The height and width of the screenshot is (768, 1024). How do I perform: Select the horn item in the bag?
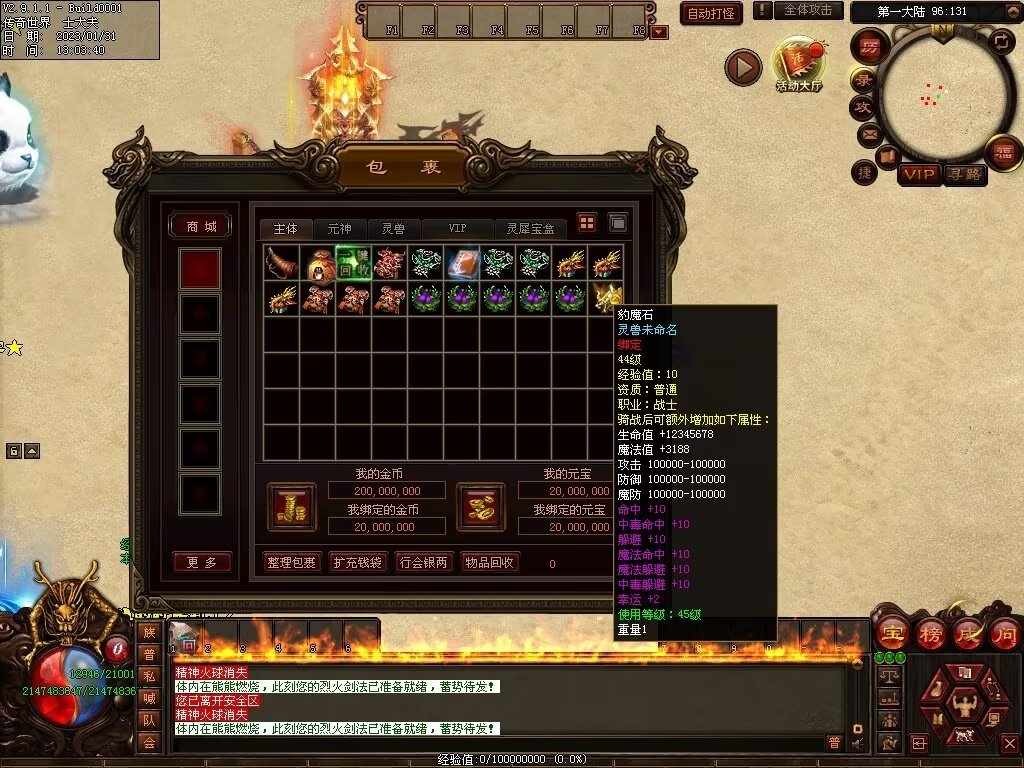(x=281, y=263)
